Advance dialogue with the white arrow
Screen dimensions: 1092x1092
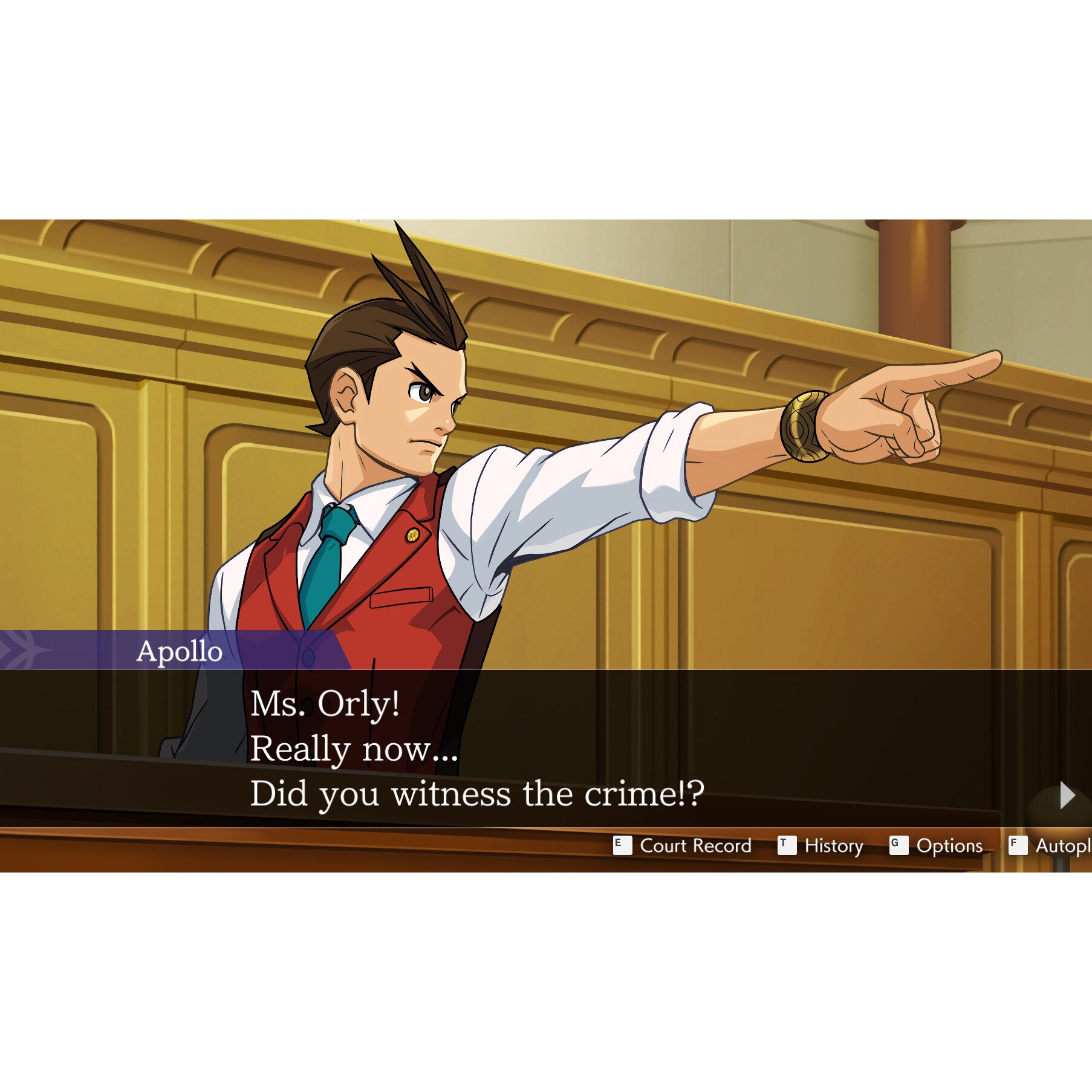pyautogui.click(x=1067, y=795)
